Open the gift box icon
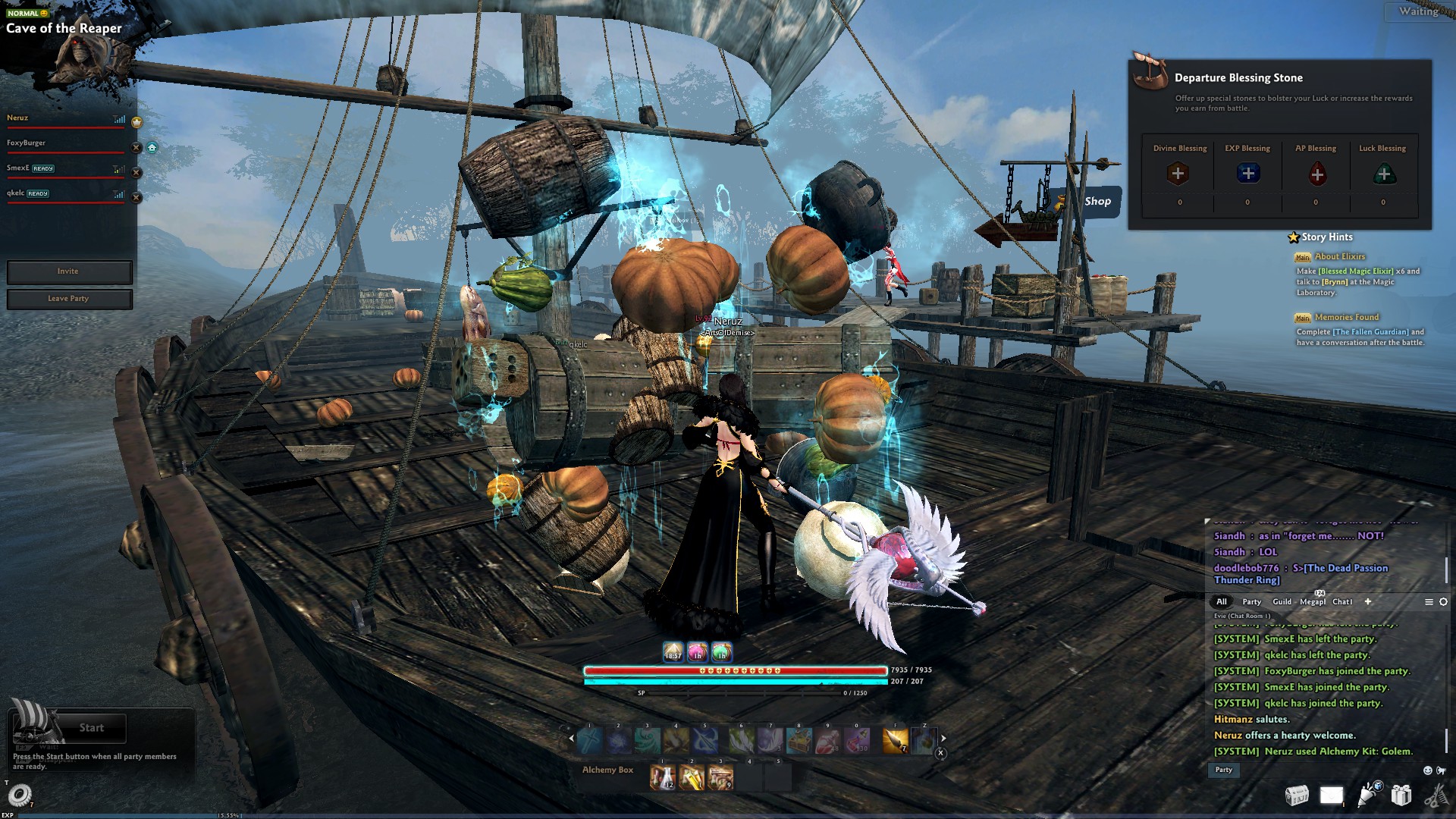This screenshot has width=1456, height=819. click(x=1401, y=795)
